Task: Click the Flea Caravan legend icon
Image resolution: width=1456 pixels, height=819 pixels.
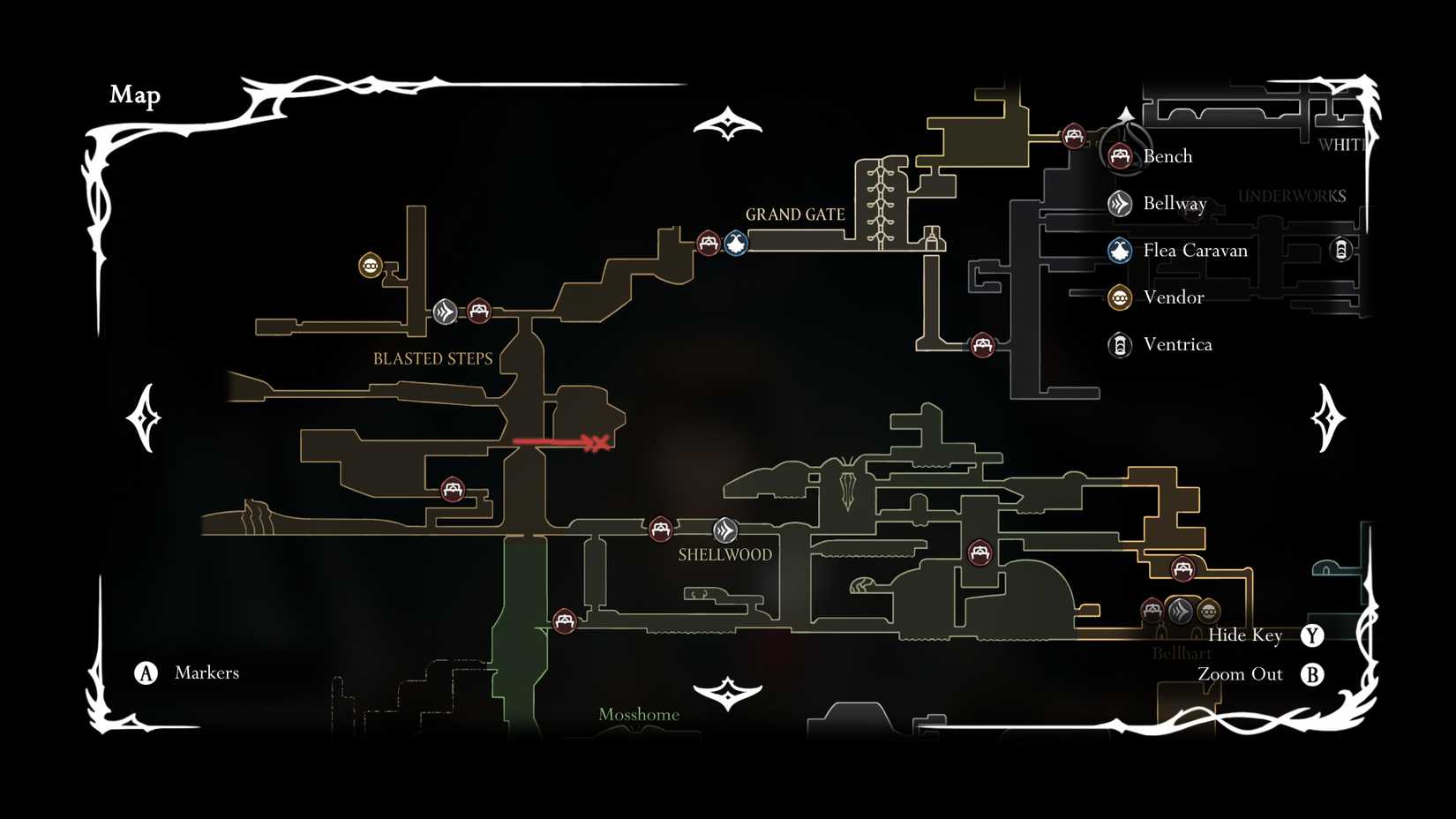Action: [1118, 250]
